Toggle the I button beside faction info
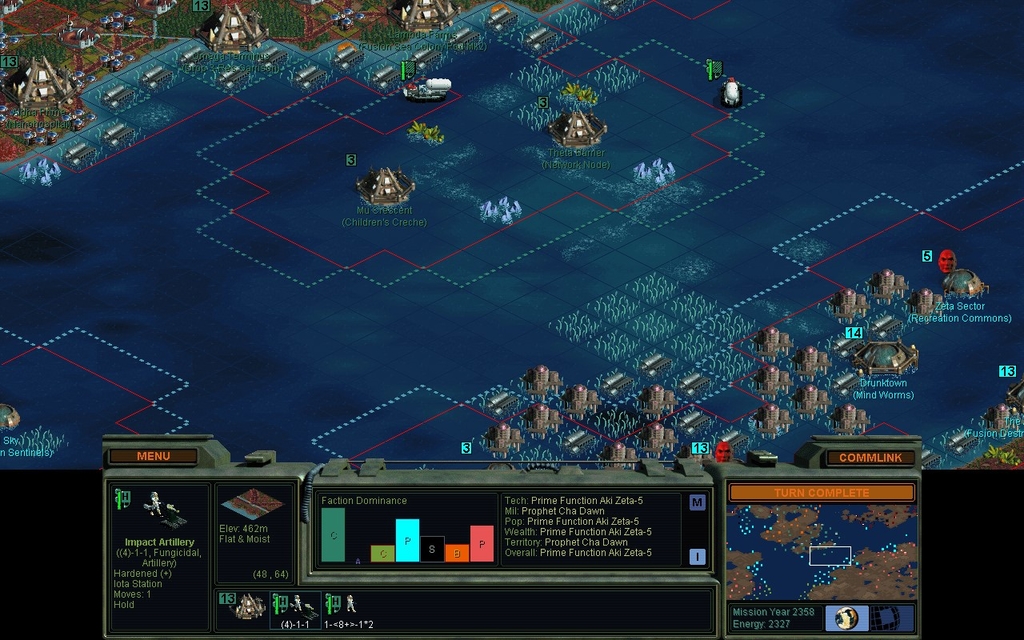The image size is (1024, 640). pos(697,557)
